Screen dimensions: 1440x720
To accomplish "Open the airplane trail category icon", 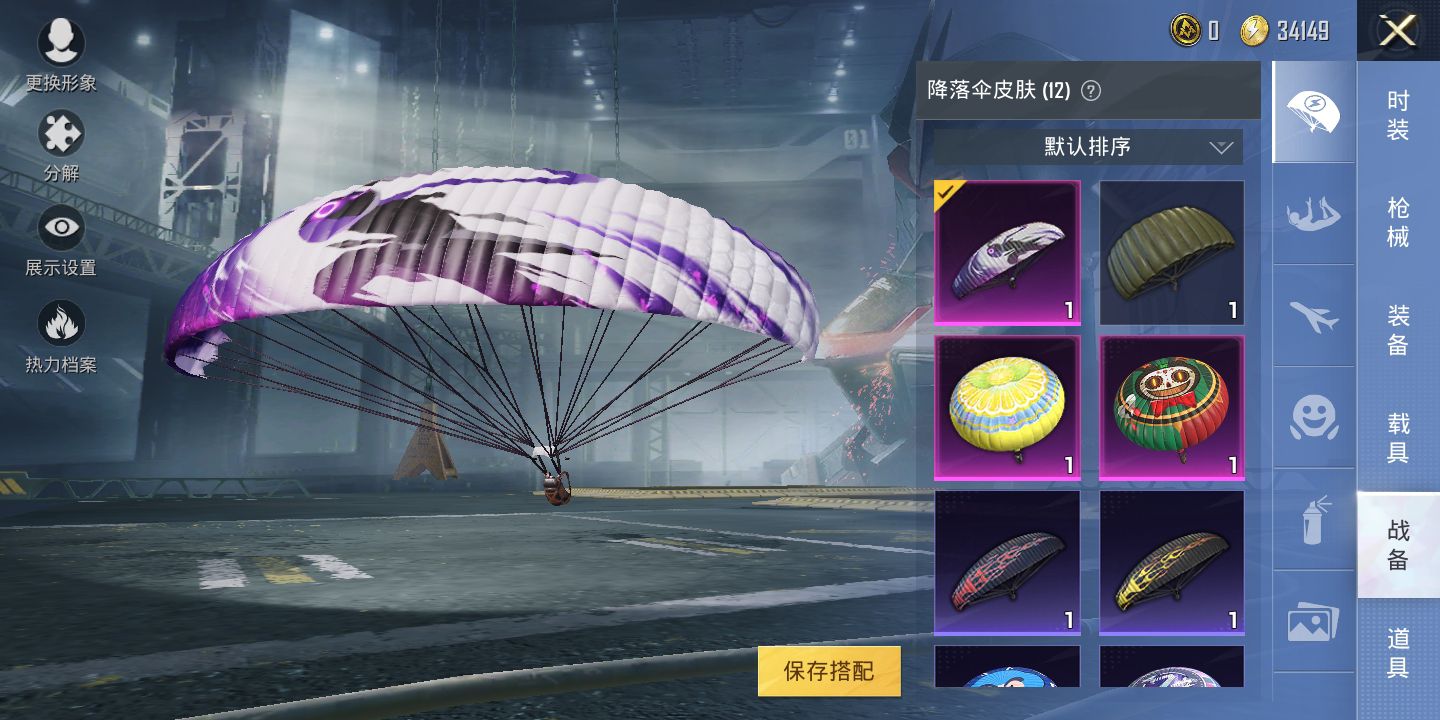I will [1312, 314].
